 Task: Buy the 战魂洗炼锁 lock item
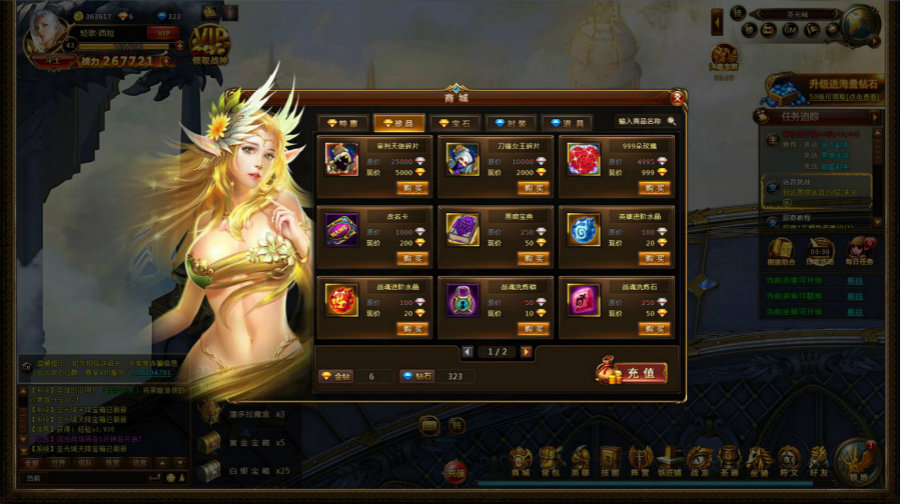coord(534,328)
